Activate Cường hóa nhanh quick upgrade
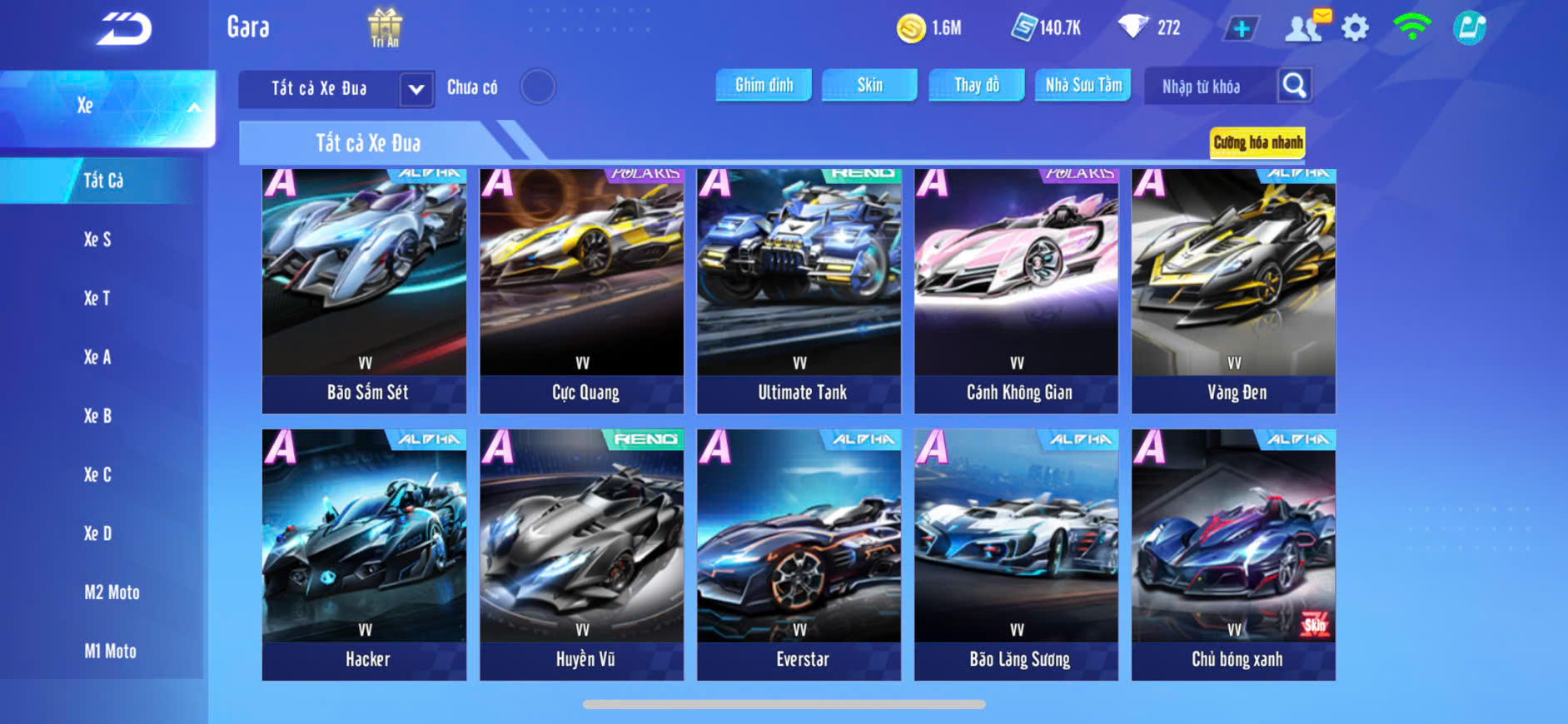This screenshot has width=1568, height=724. [1257, 142]
